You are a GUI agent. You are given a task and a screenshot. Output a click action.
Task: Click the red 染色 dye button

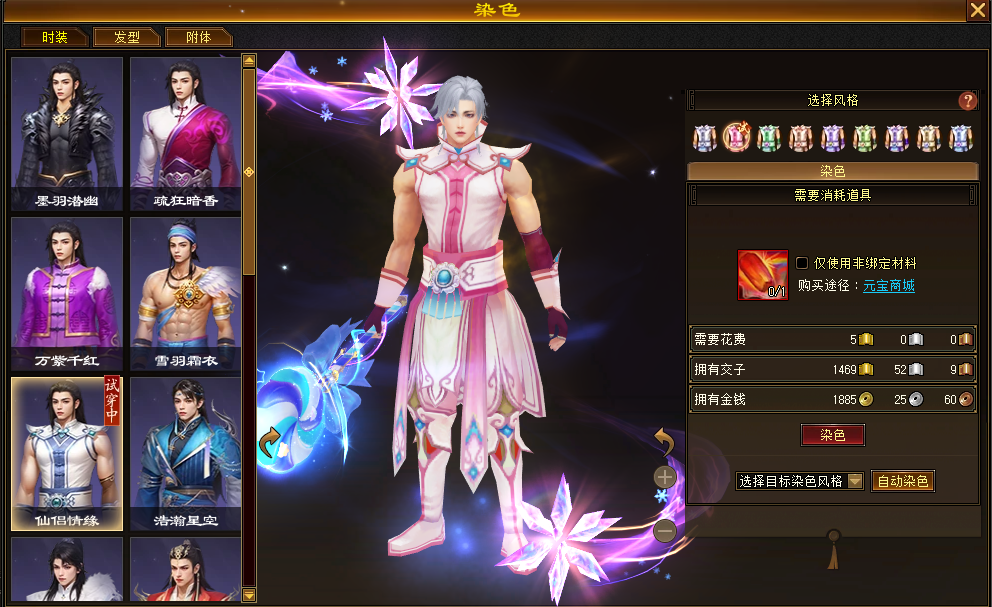tap(832, 435)
